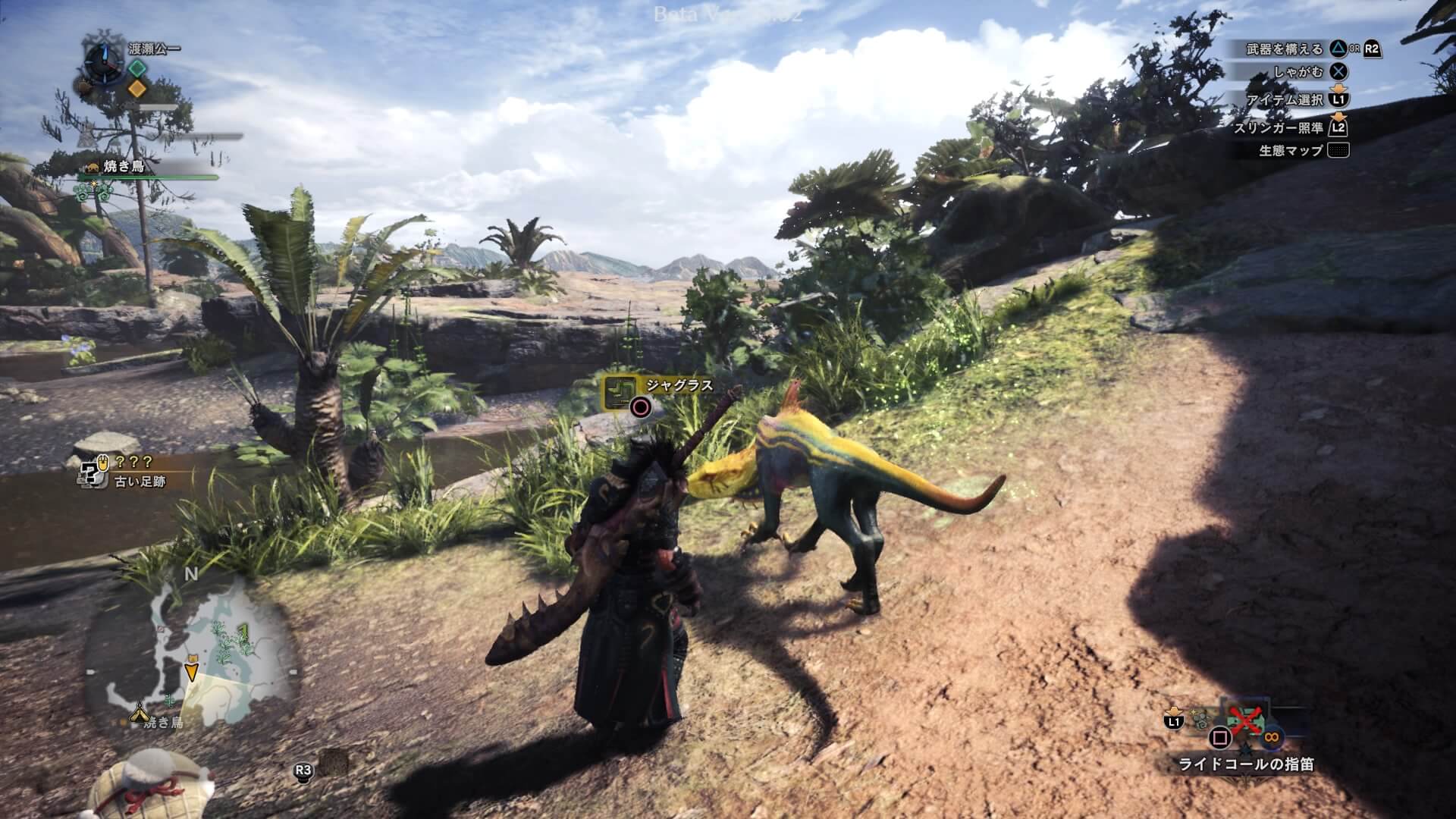Click the player name 渡瀬公一
1456x819 pixels.
pyautogui.click(x=155, y=49)
